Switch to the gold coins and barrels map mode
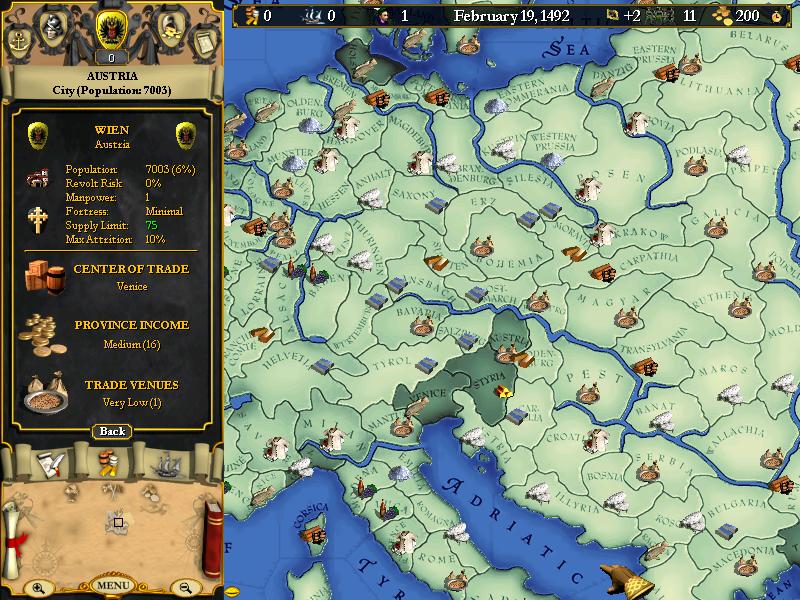 pos(109,463)
